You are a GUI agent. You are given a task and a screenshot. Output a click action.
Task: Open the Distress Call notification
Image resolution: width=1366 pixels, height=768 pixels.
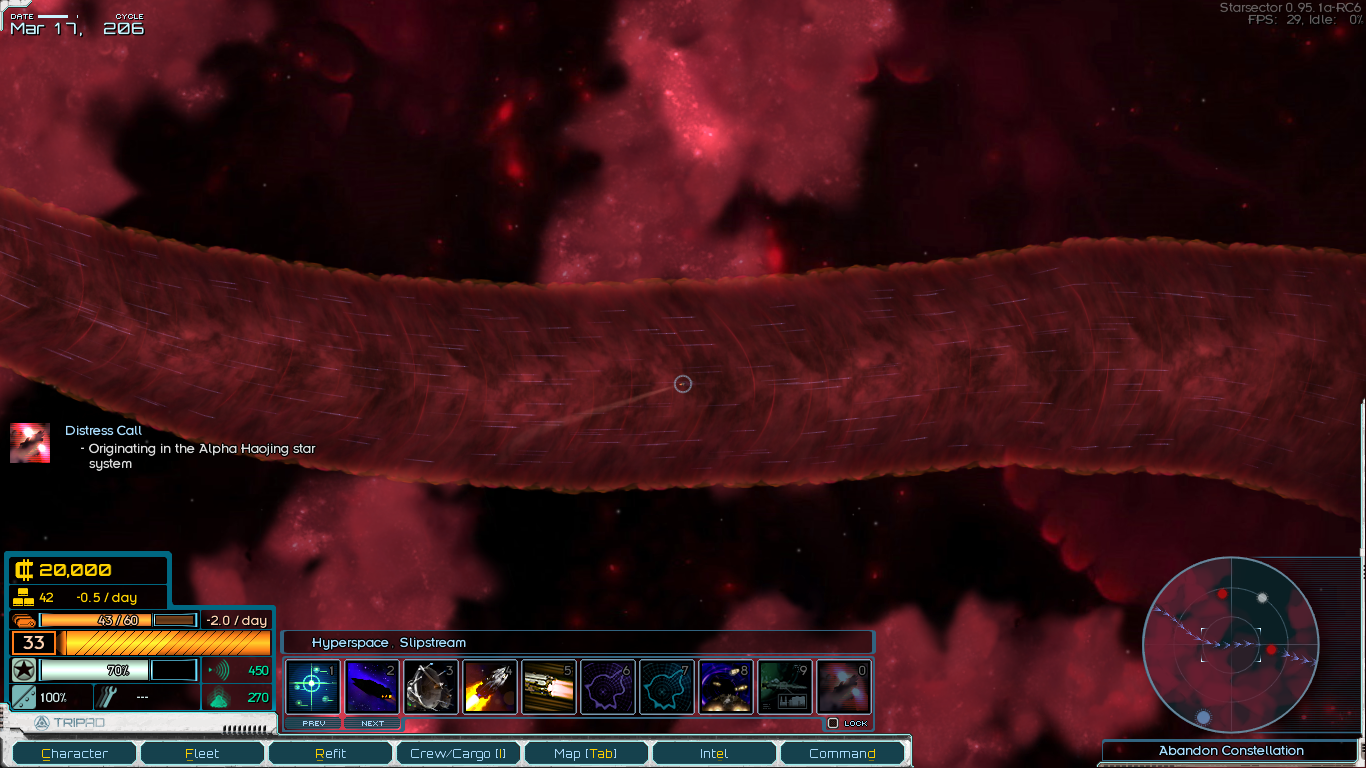(x=104, y=431)
